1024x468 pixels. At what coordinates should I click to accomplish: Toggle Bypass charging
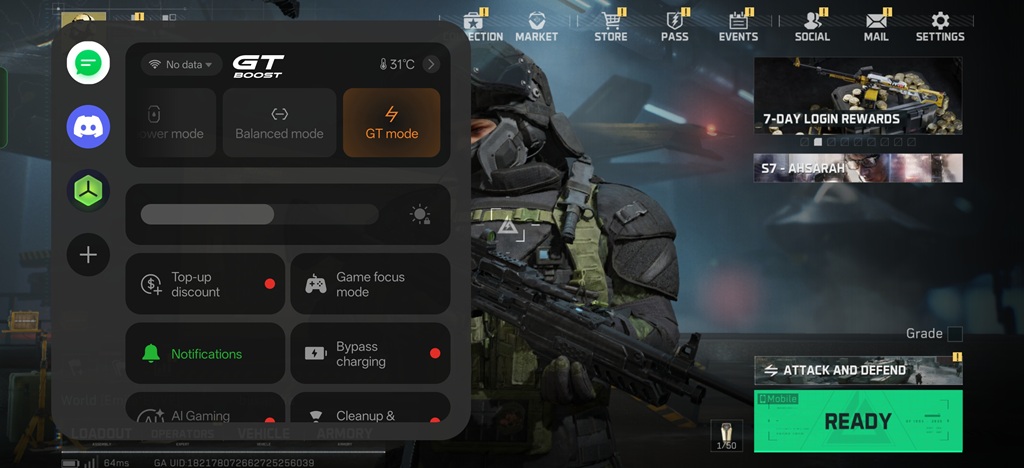pos(370,353)
